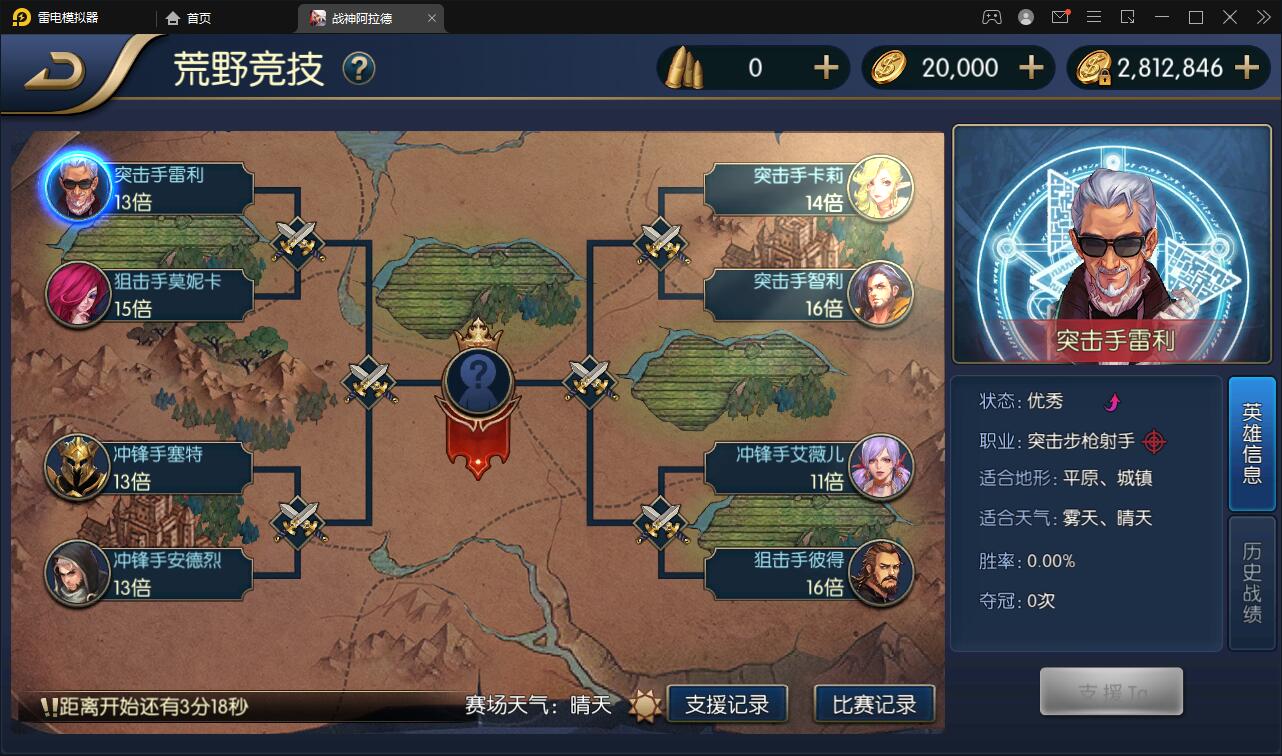This screenshot has width=1282, height=756.
Task: Switch to the 战神阿拉德 tab
Action: (363, 17)
